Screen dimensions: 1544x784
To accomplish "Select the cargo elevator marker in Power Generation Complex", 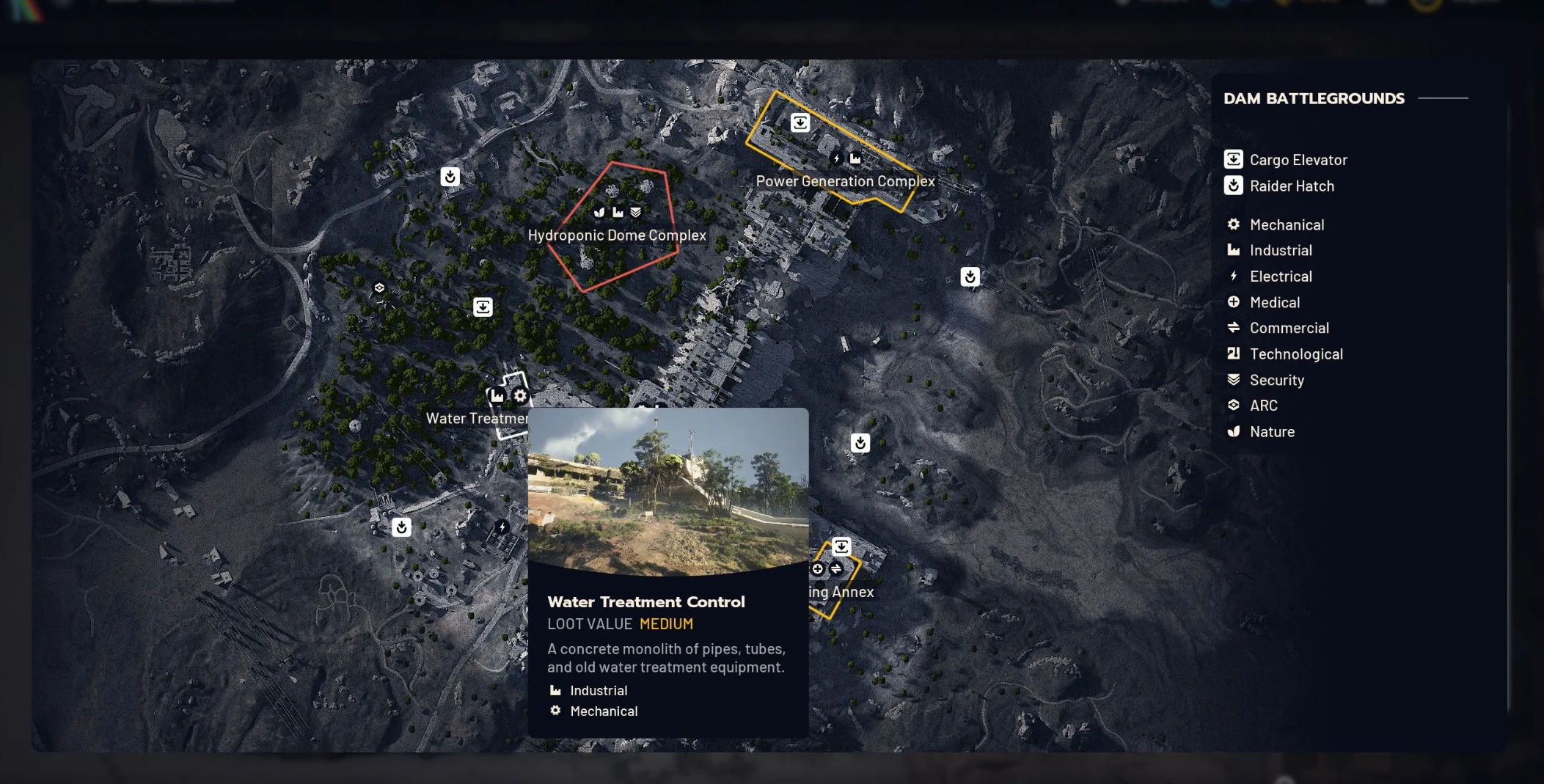I will [x=800, y=122].
